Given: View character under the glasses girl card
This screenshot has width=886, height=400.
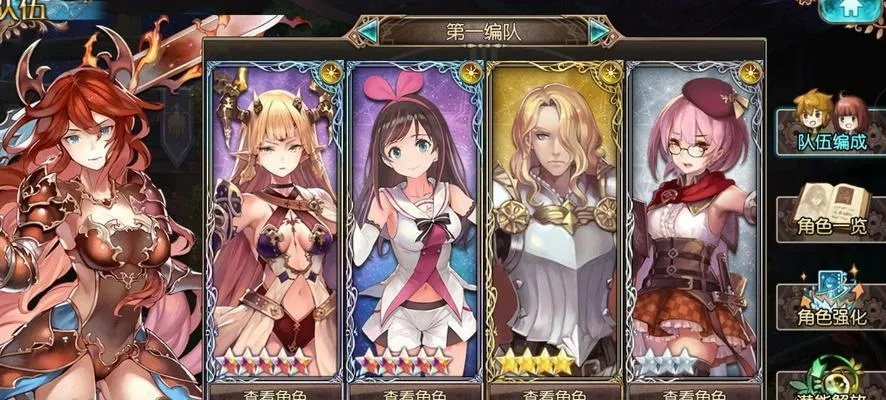Looking at the screenshot, I should [695, 392].
